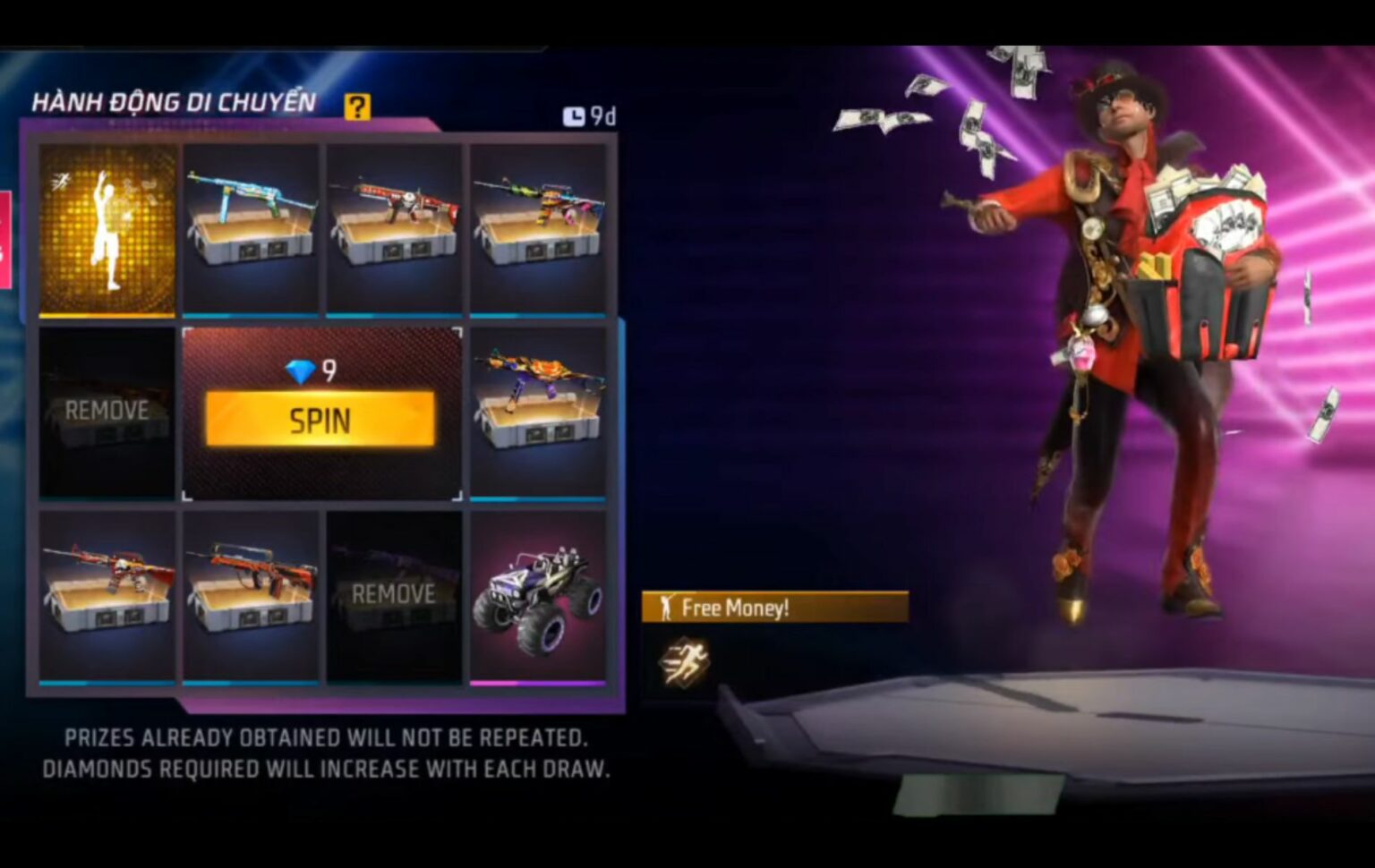
Task: Toggle the REMOVE slot in bottom row
Action: point(395,593)
